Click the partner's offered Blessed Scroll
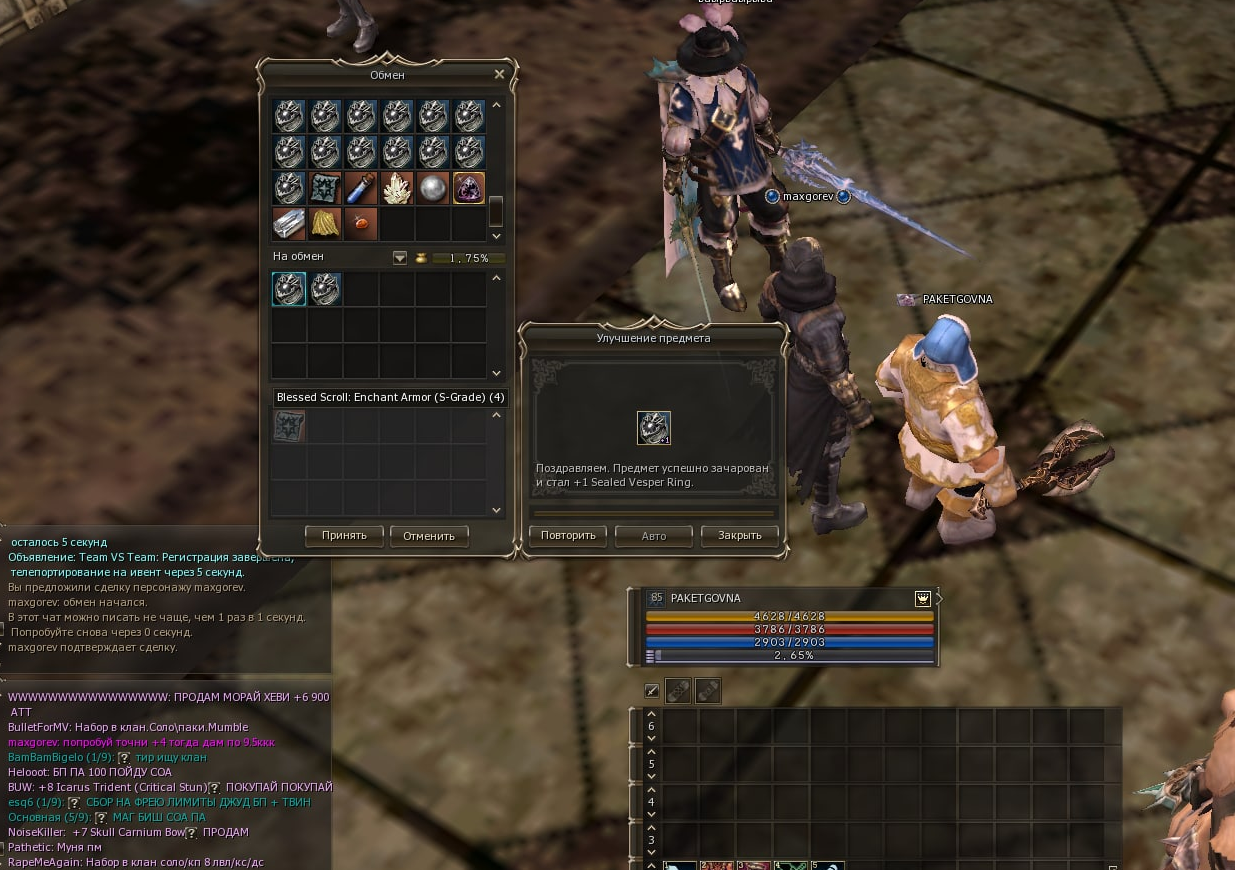 tap(289, 426)
